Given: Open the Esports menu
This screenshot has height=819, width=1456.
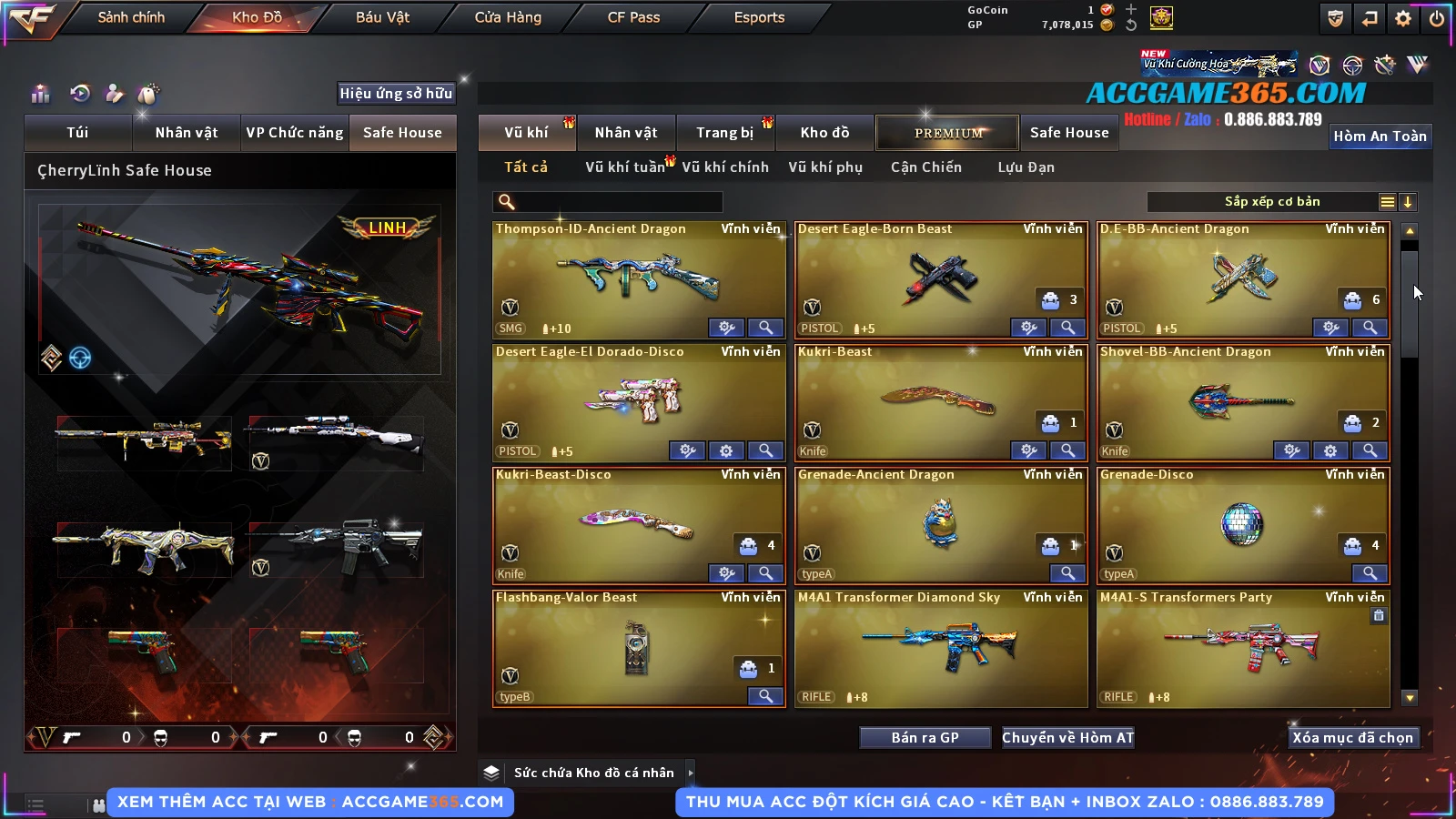Looking at the screenshot, I should click(x=759, y=17).
